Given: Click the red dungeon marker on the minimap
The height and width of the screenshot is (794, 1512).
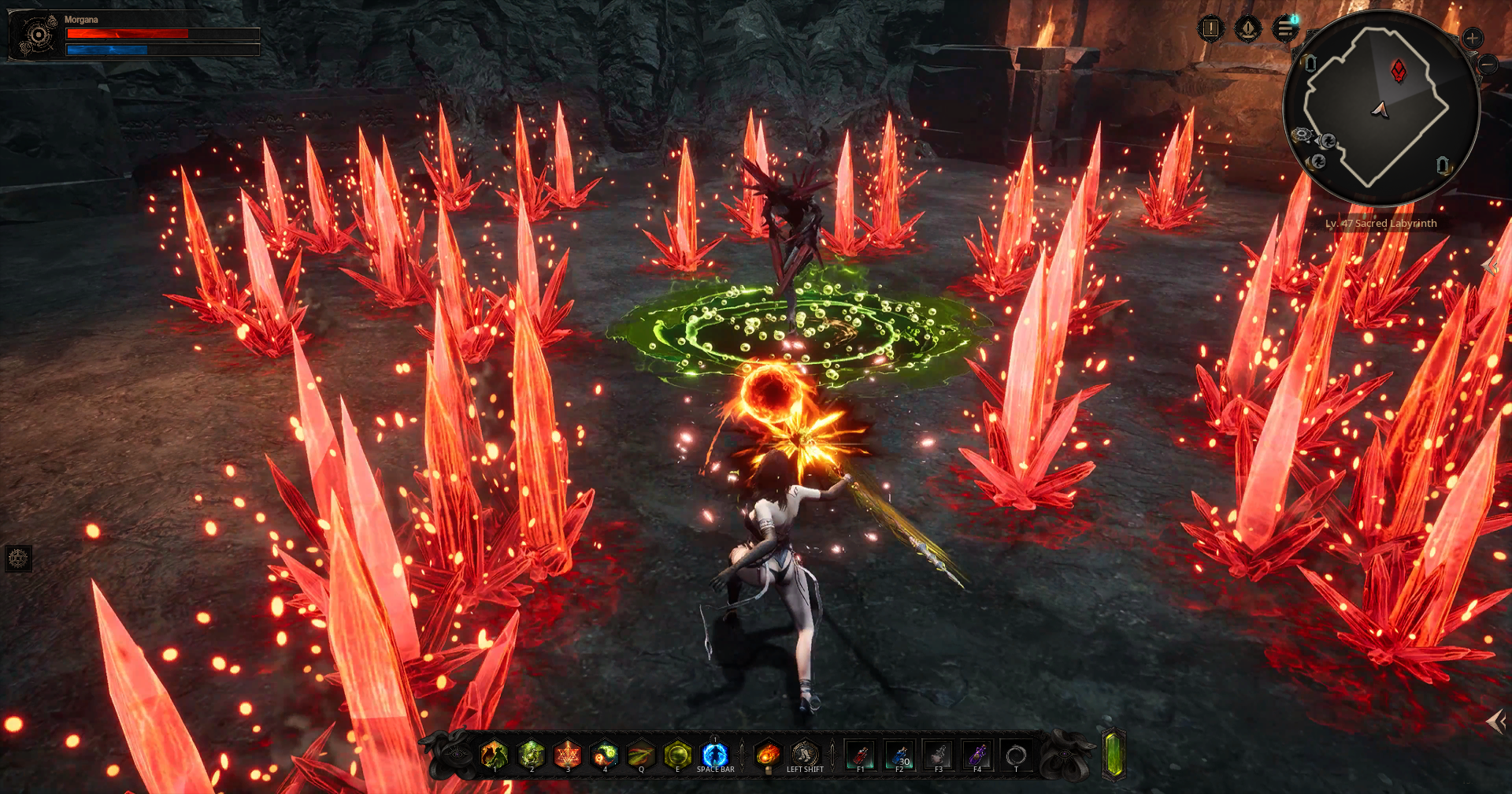Looking at the screenshot, I should tap(1398, 71).
